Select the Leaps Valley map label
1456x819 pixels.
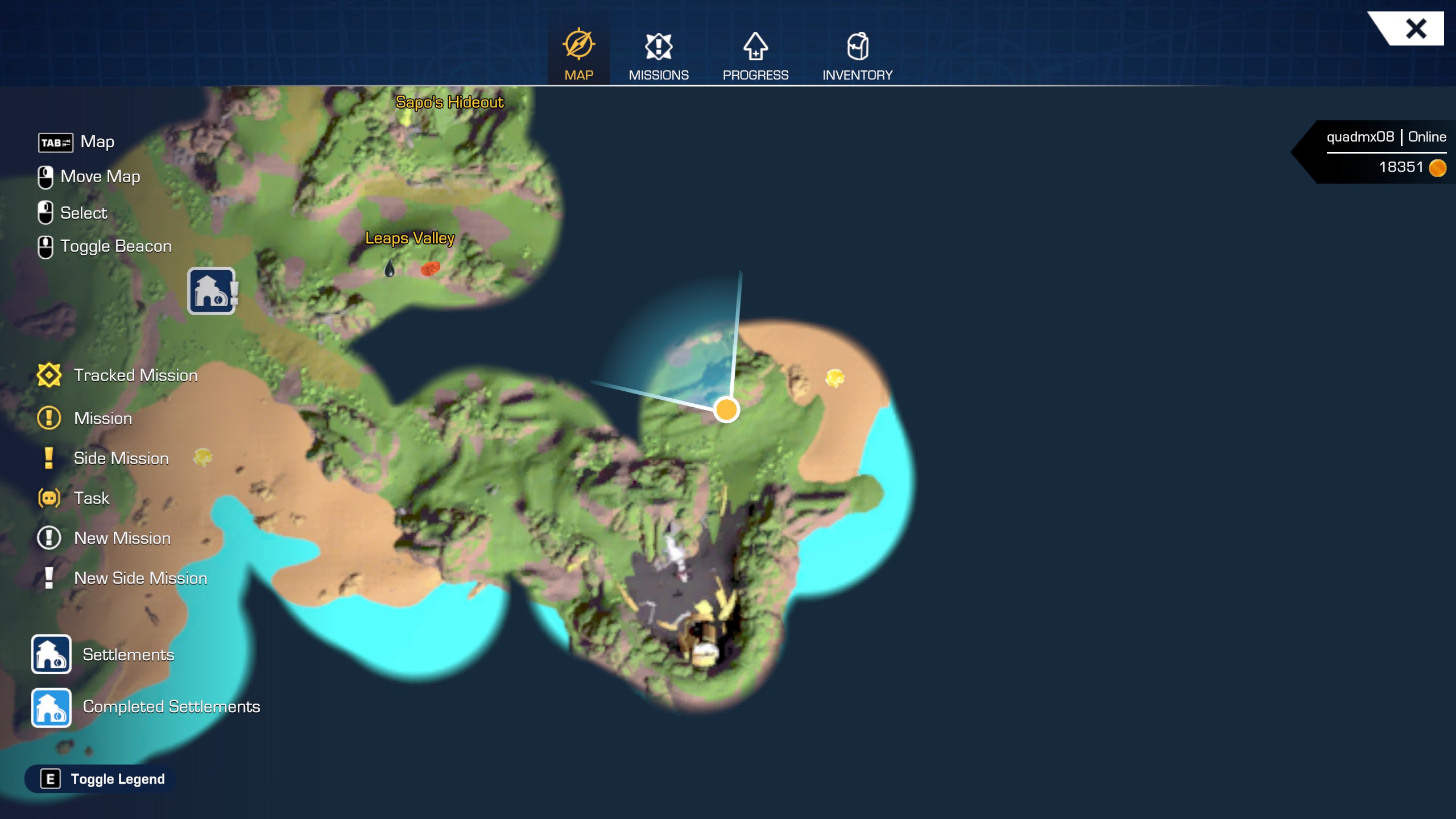(x=409, y=238)
